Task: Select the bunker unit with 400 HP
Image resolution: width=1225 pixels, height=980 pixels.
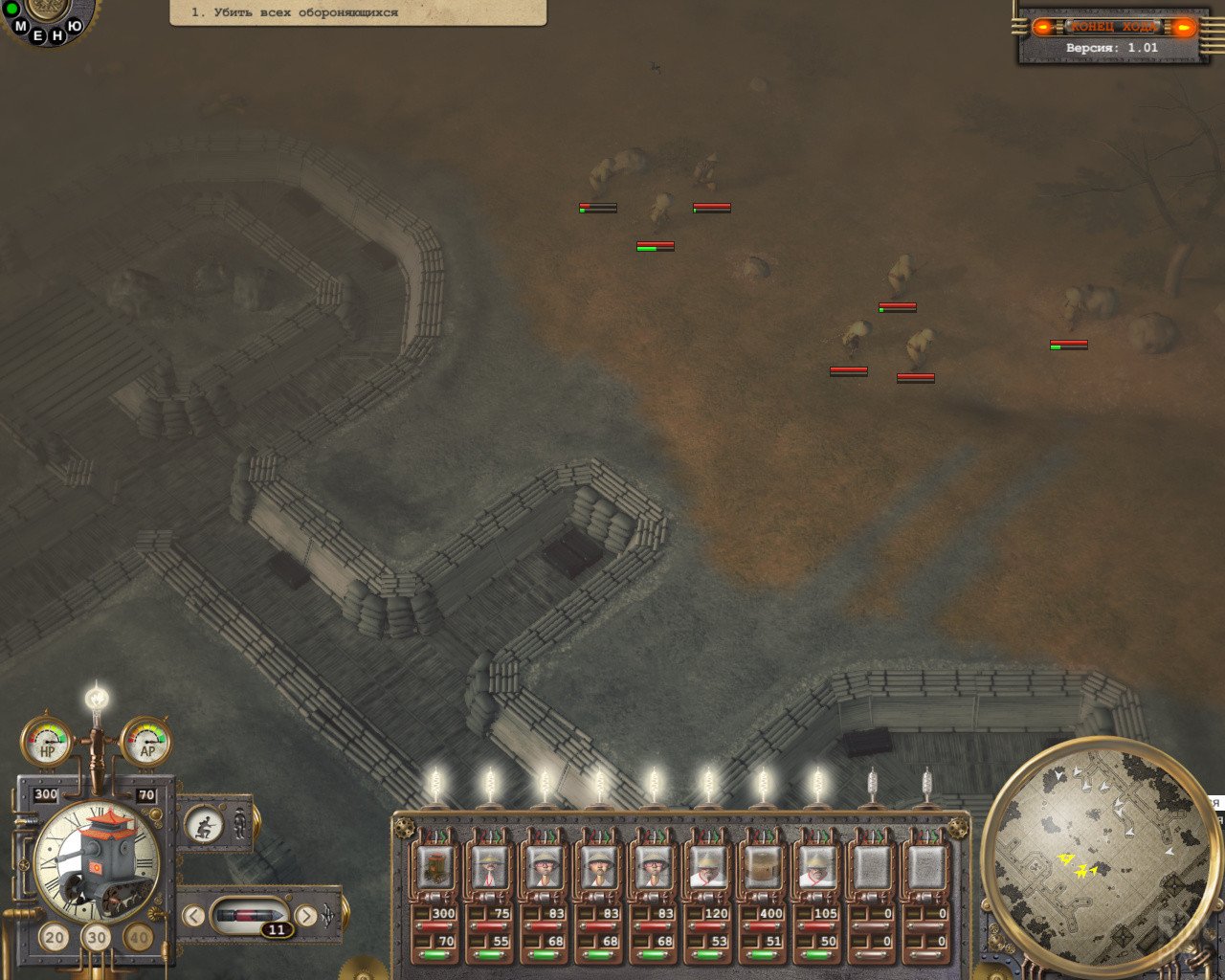Action: click(763, 866)
